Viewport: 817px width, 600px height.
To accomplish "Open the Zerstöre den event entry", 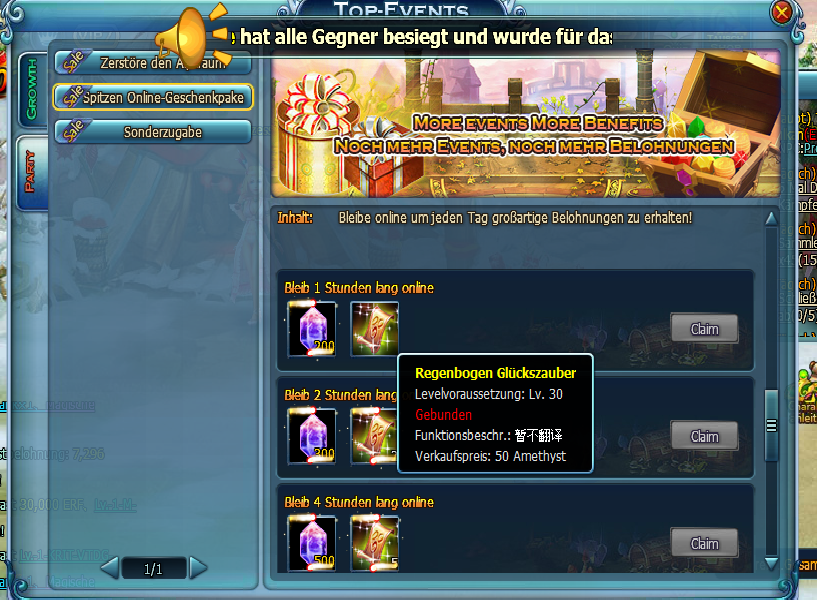I will [x=154, y=63].
